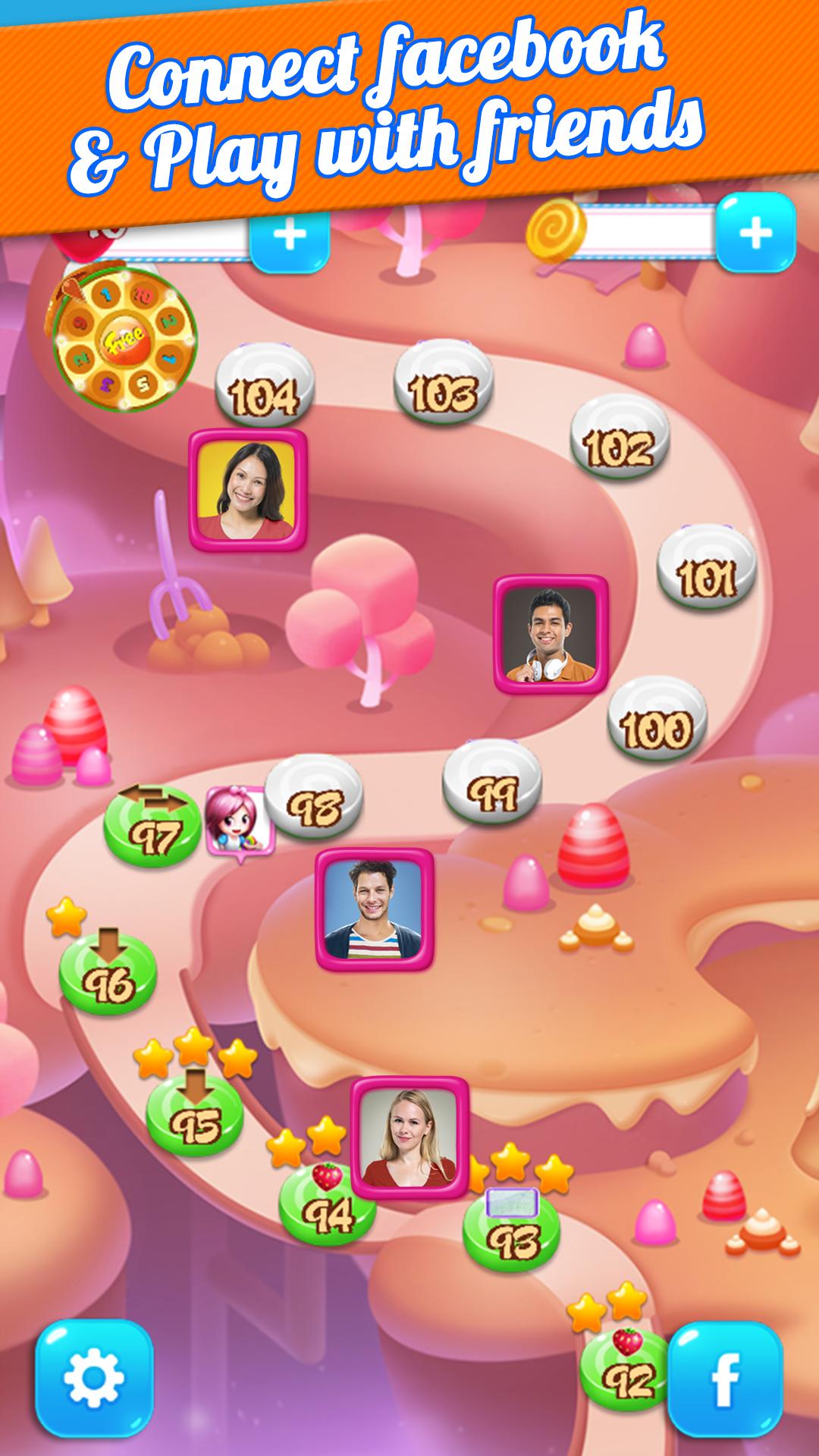Choose locked level 103

pyautogui.click(x=443, y=386)
